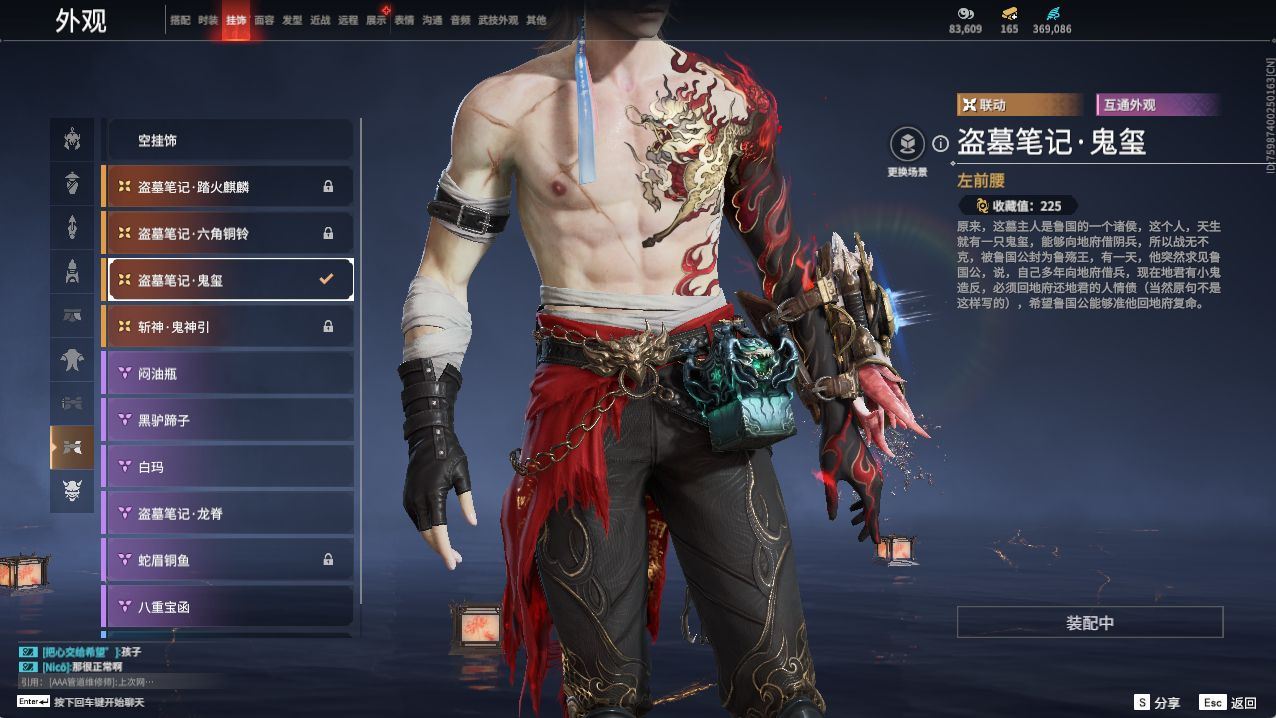The width and height of the screenshot is (1276, 718).
Task: Choose the 闷油瓶 accessory
Action: pyautogui.click(x=229, y=374)
